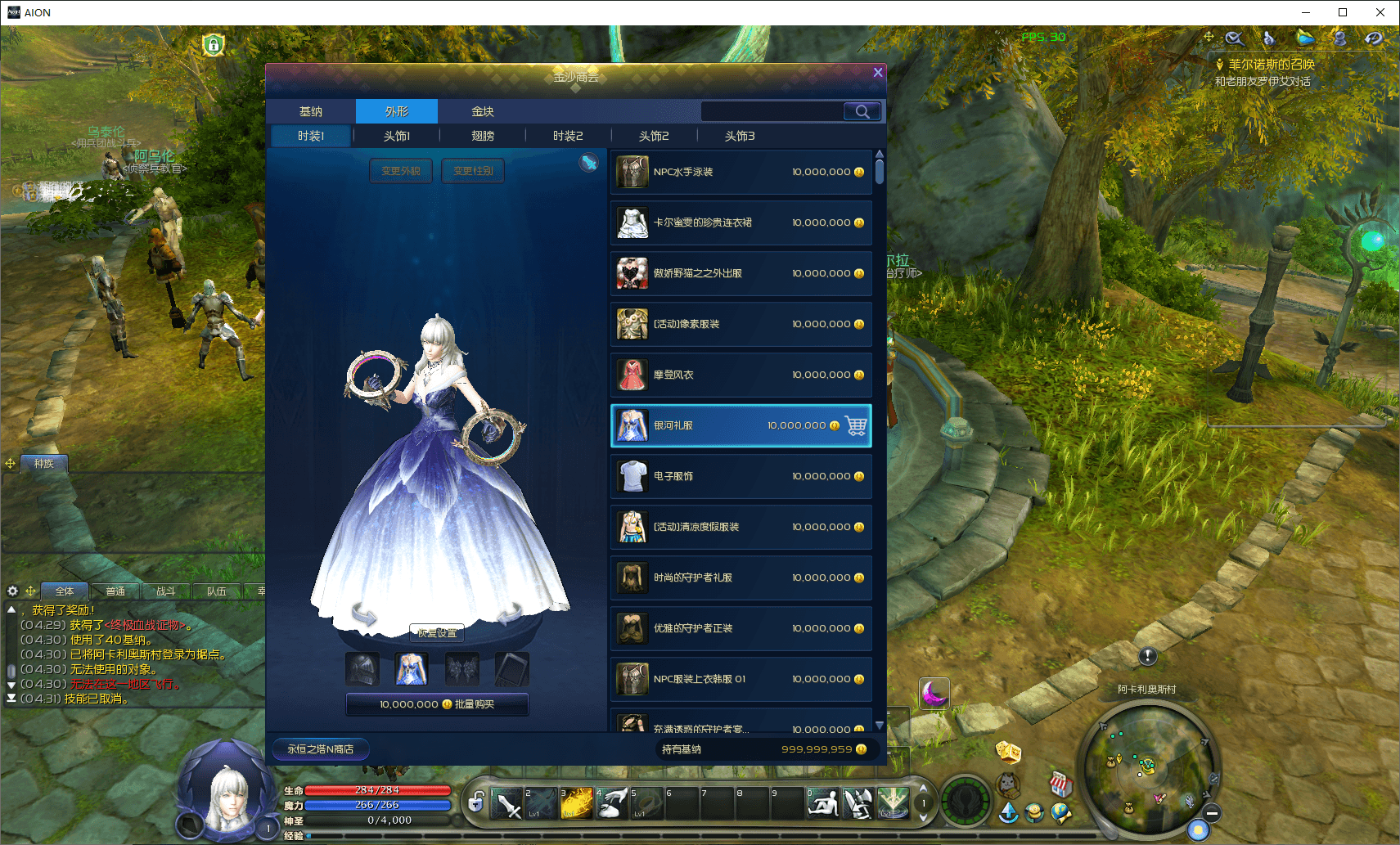The height and width of the screenshot is (845, 1400).
Task: Click the 恢复设置 reset preview button
Action: [437, 633]
